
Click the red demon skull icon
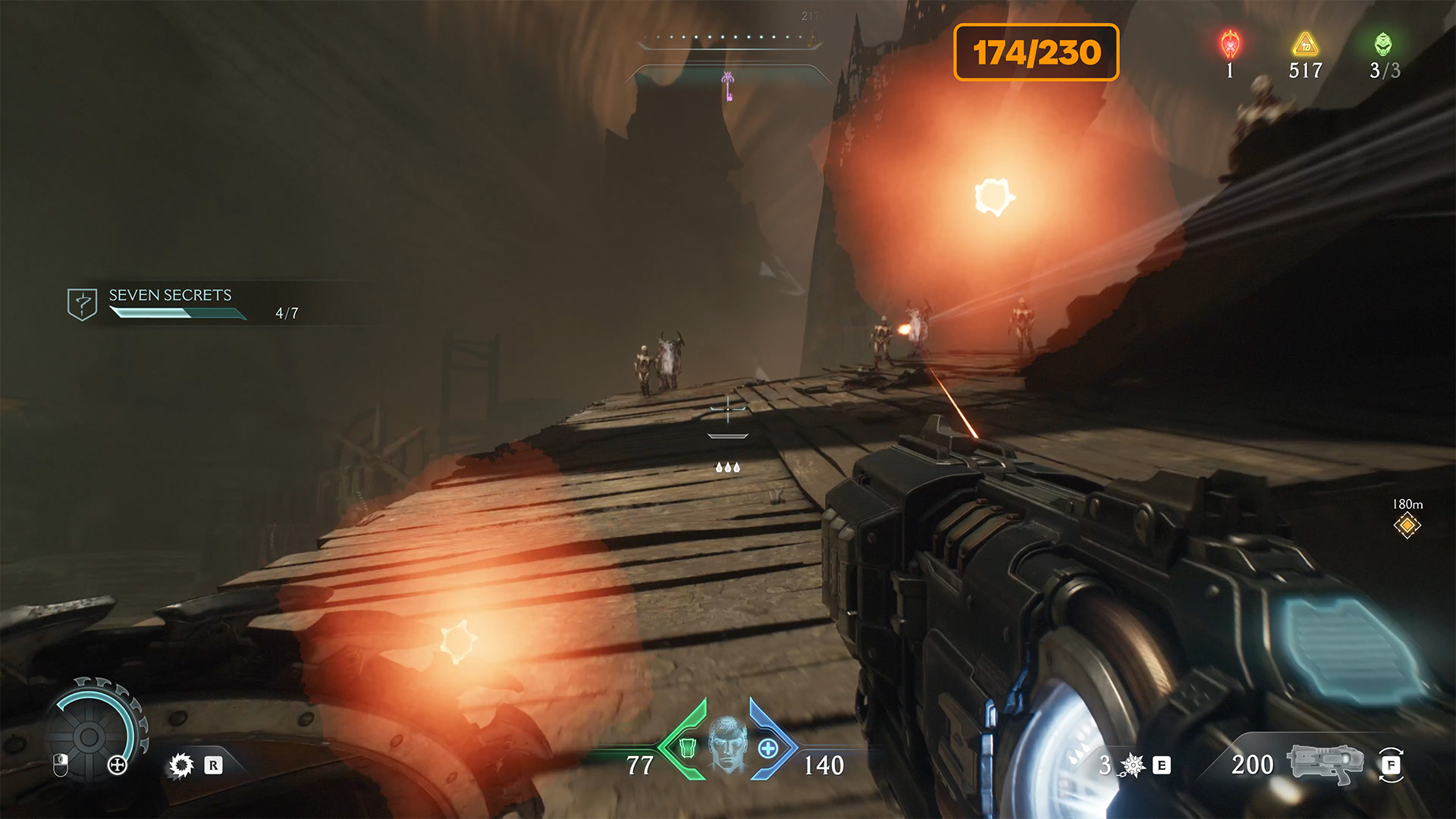(x=1230, y=45)
